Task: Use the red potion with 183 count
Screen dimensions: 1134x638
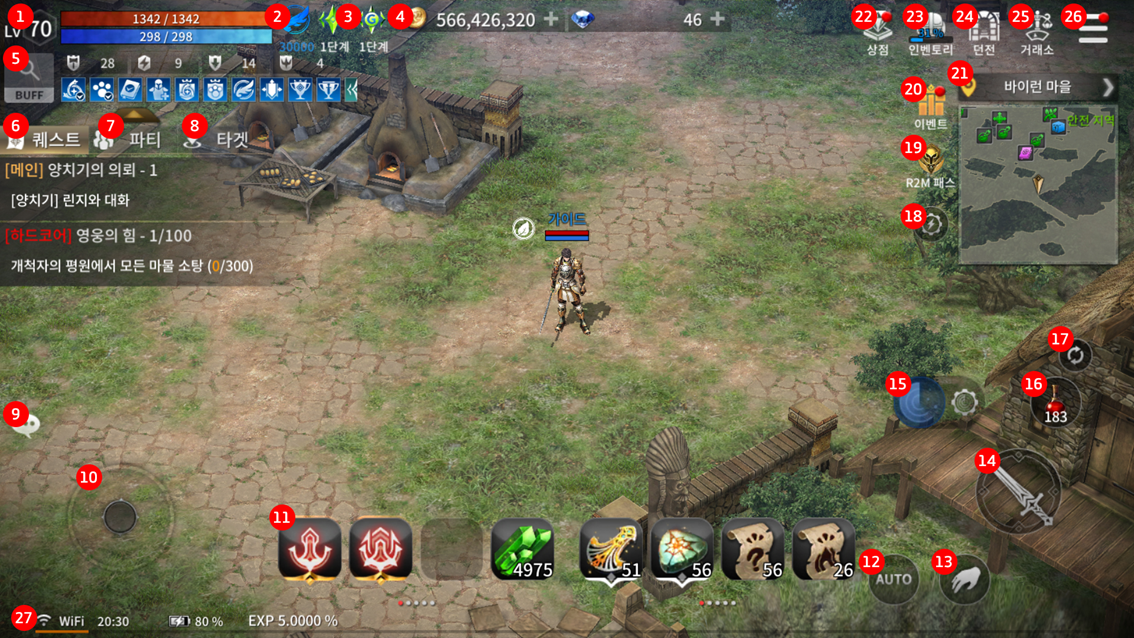Action: 1056,401
